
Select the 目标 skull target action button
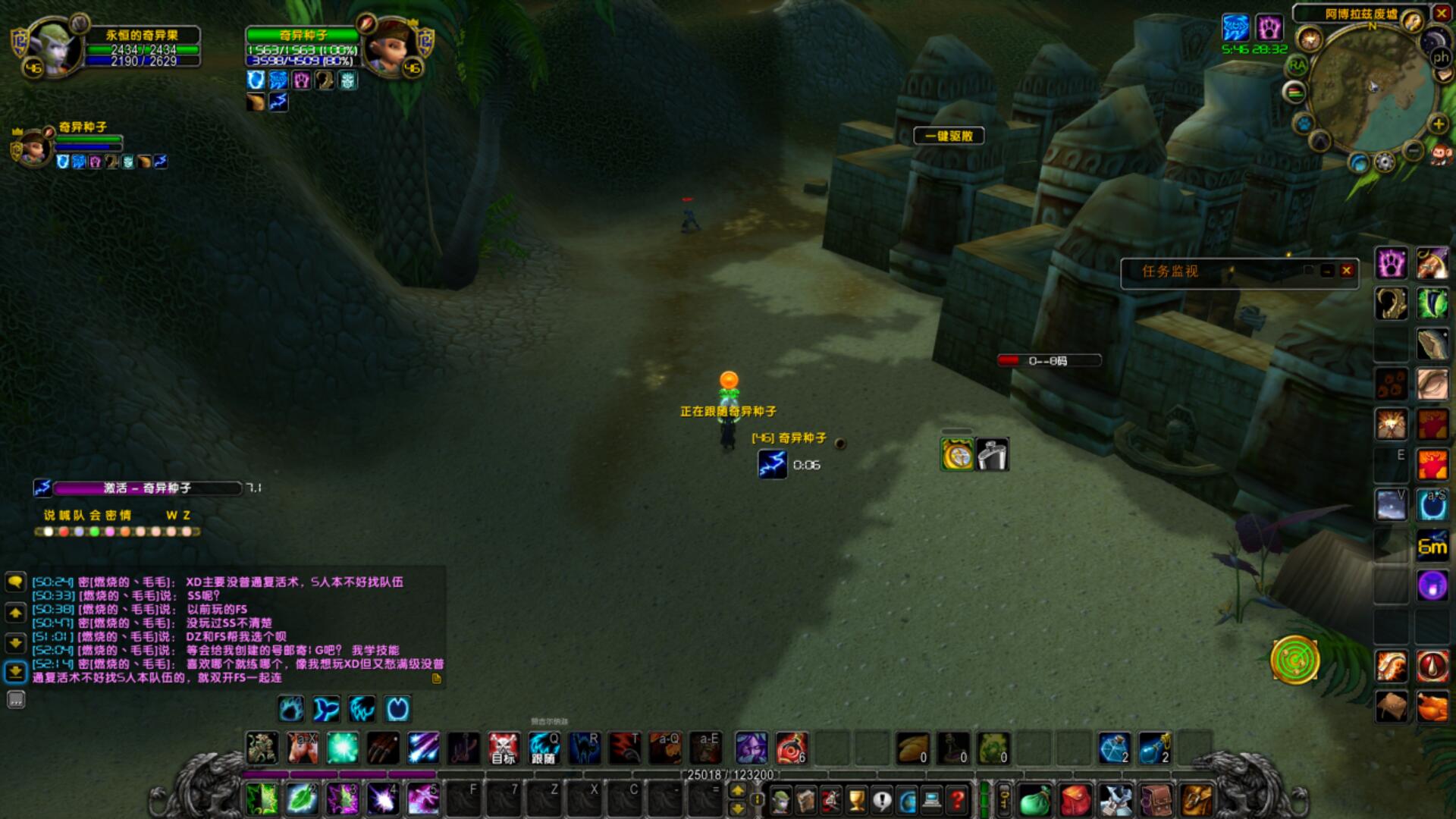pyautogui.click(x=504, y=748)
